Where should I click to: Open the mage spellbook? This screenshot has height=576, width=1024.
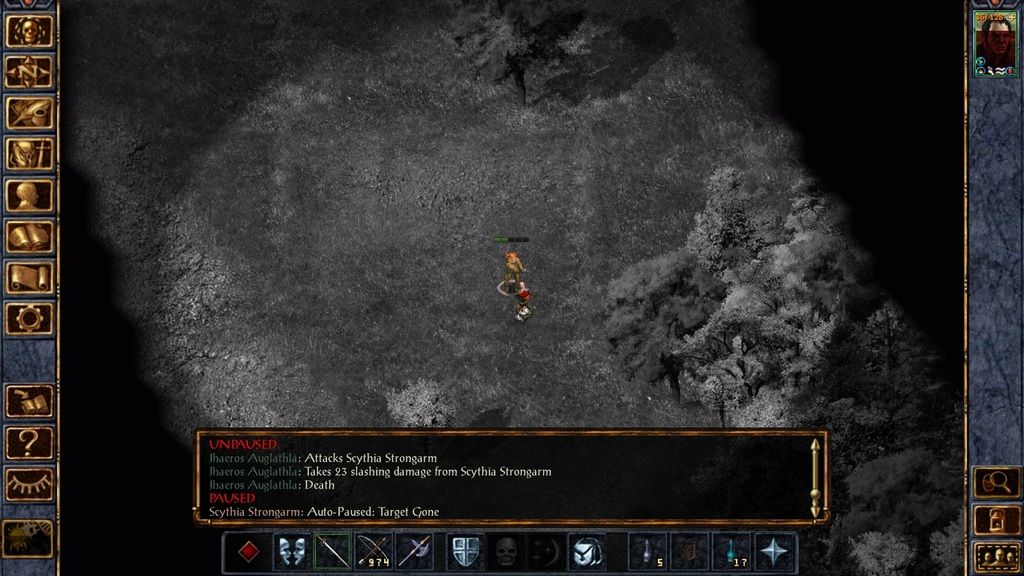click(x=30, y=237)
